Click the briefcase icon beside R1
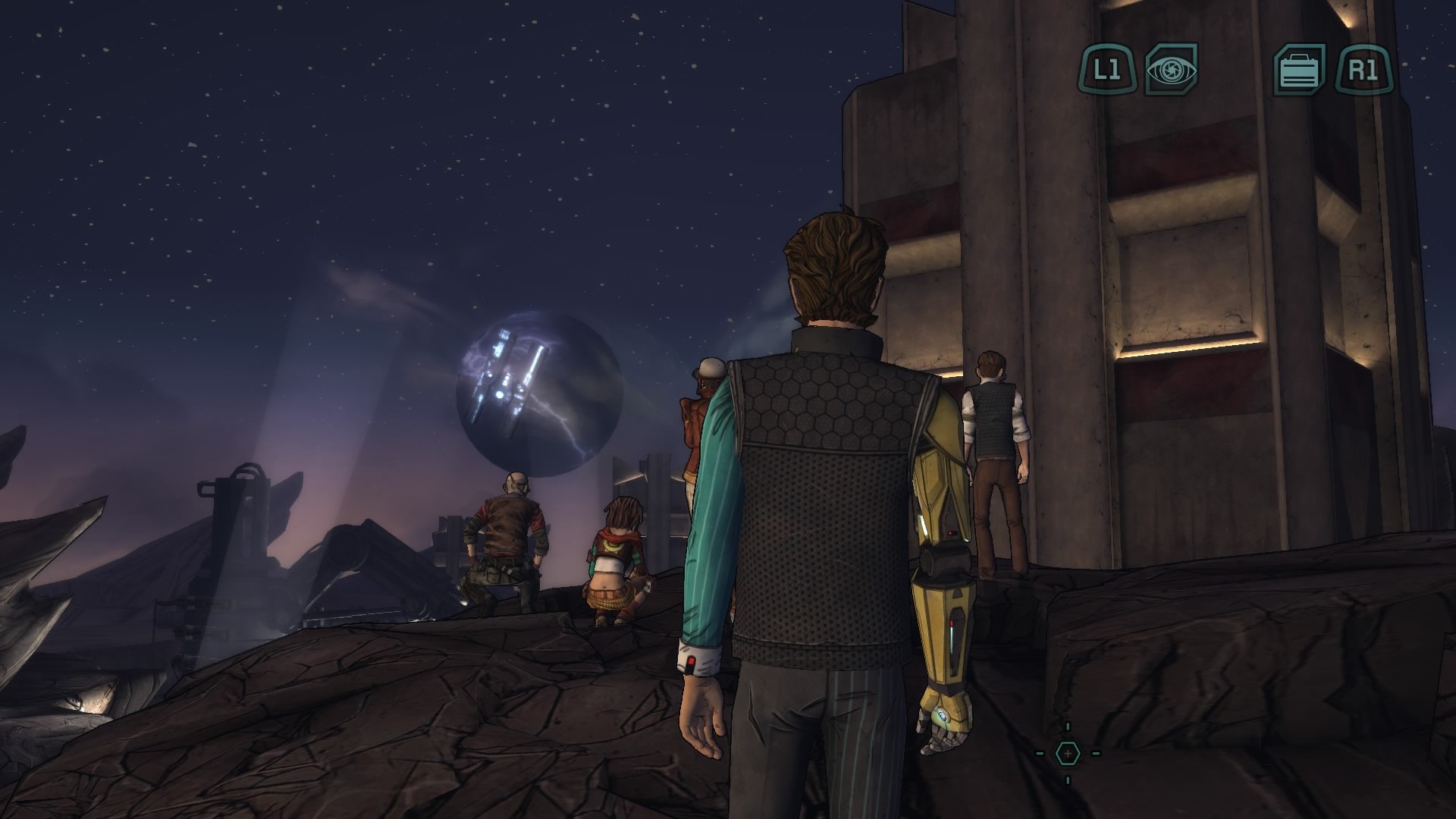The image size is (1456, 819). pyautogui.click(x=1299, y=71)
